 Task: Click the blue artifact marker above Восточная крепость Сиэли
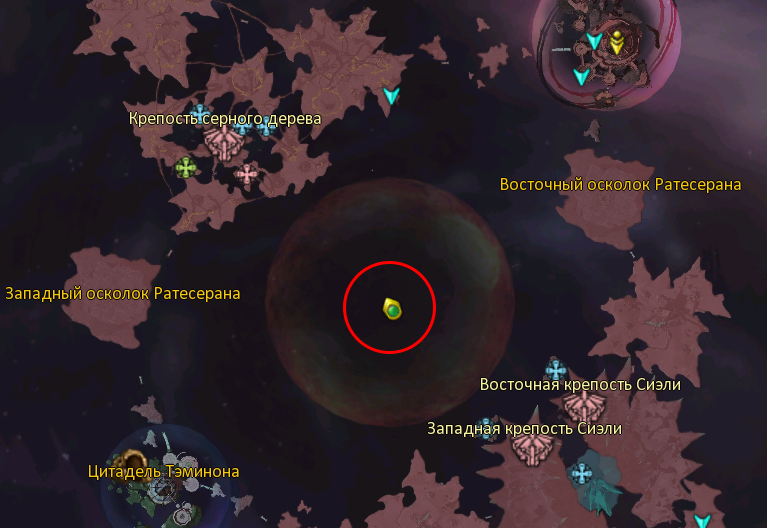(x=555, y=368)
